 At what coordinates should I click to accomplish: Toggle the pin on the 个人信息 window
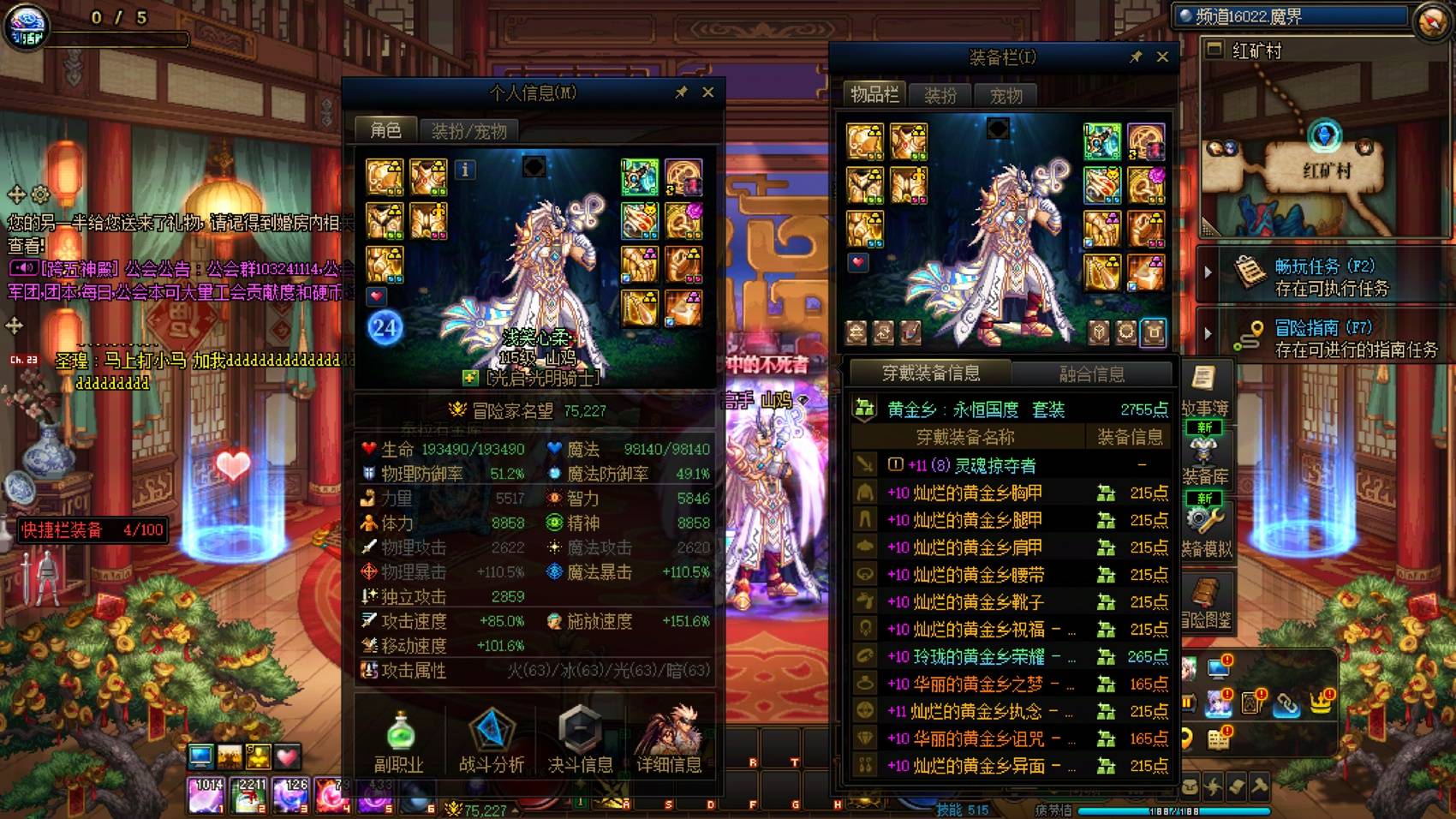click(x=683, y=92)
